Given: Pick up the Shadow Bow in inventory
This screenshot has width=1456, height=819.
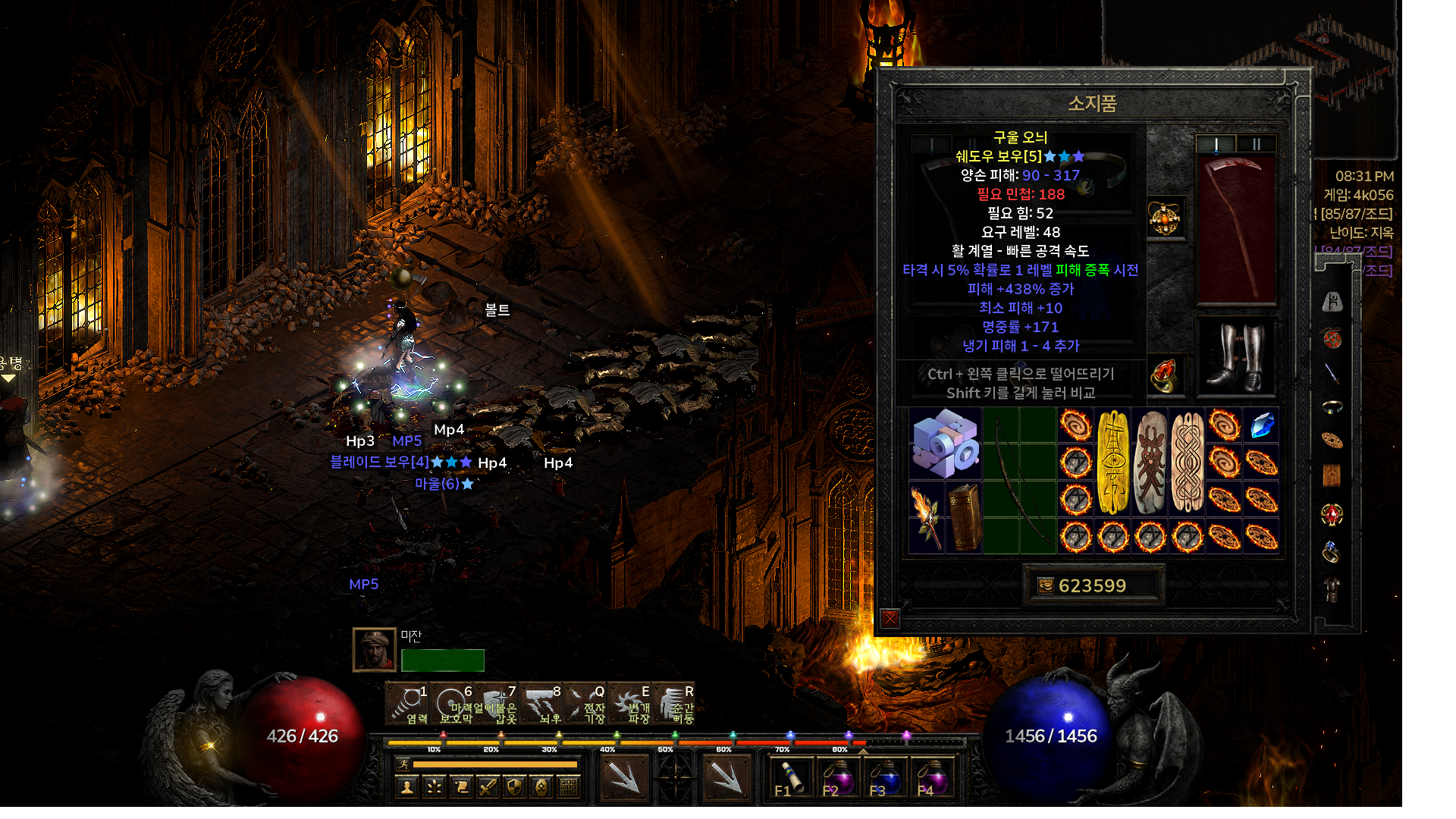Looking at the screenshot, I should 1019,480.
